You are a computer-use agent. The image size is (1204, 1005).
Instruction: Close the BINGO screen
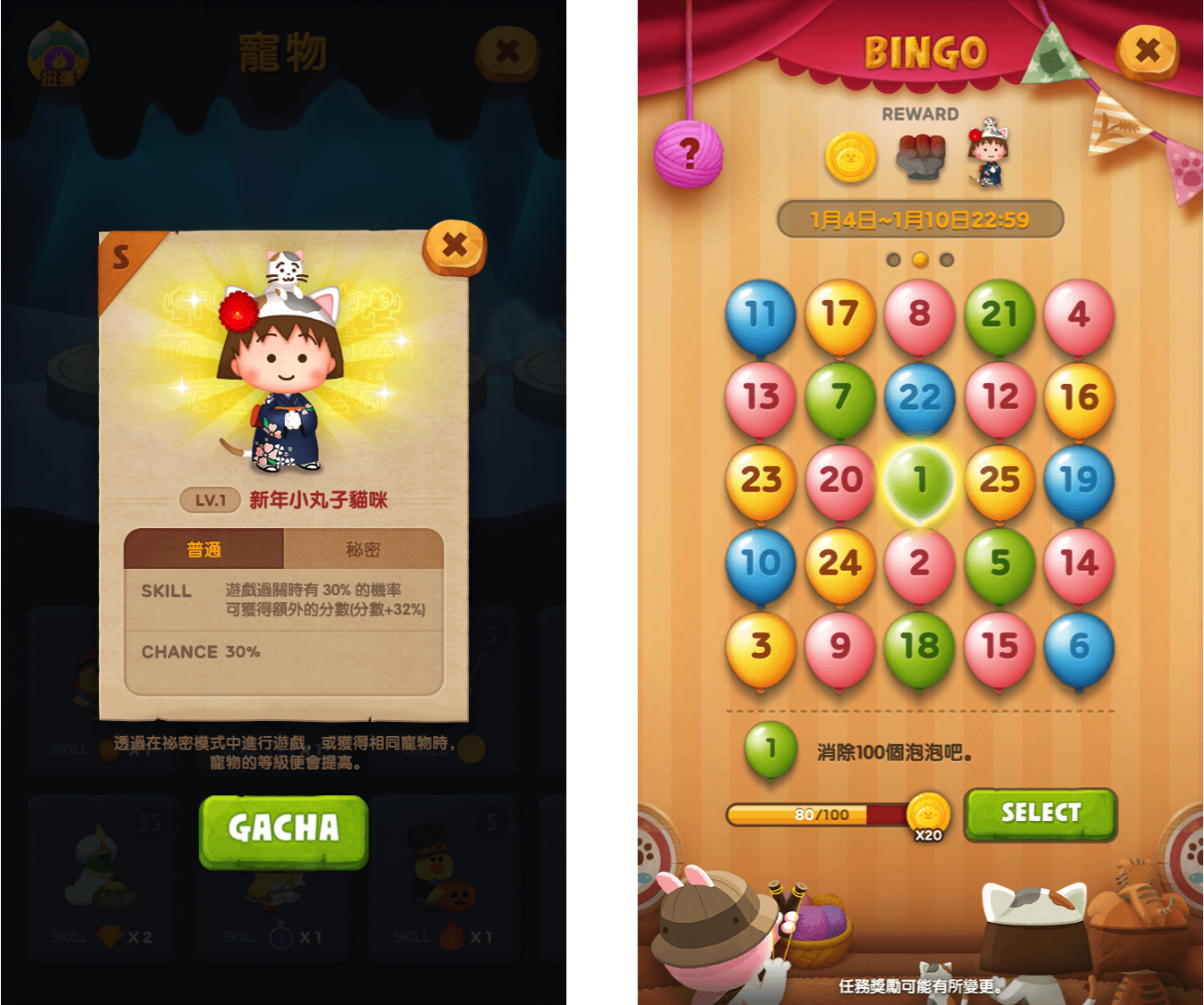(1148, 52)
